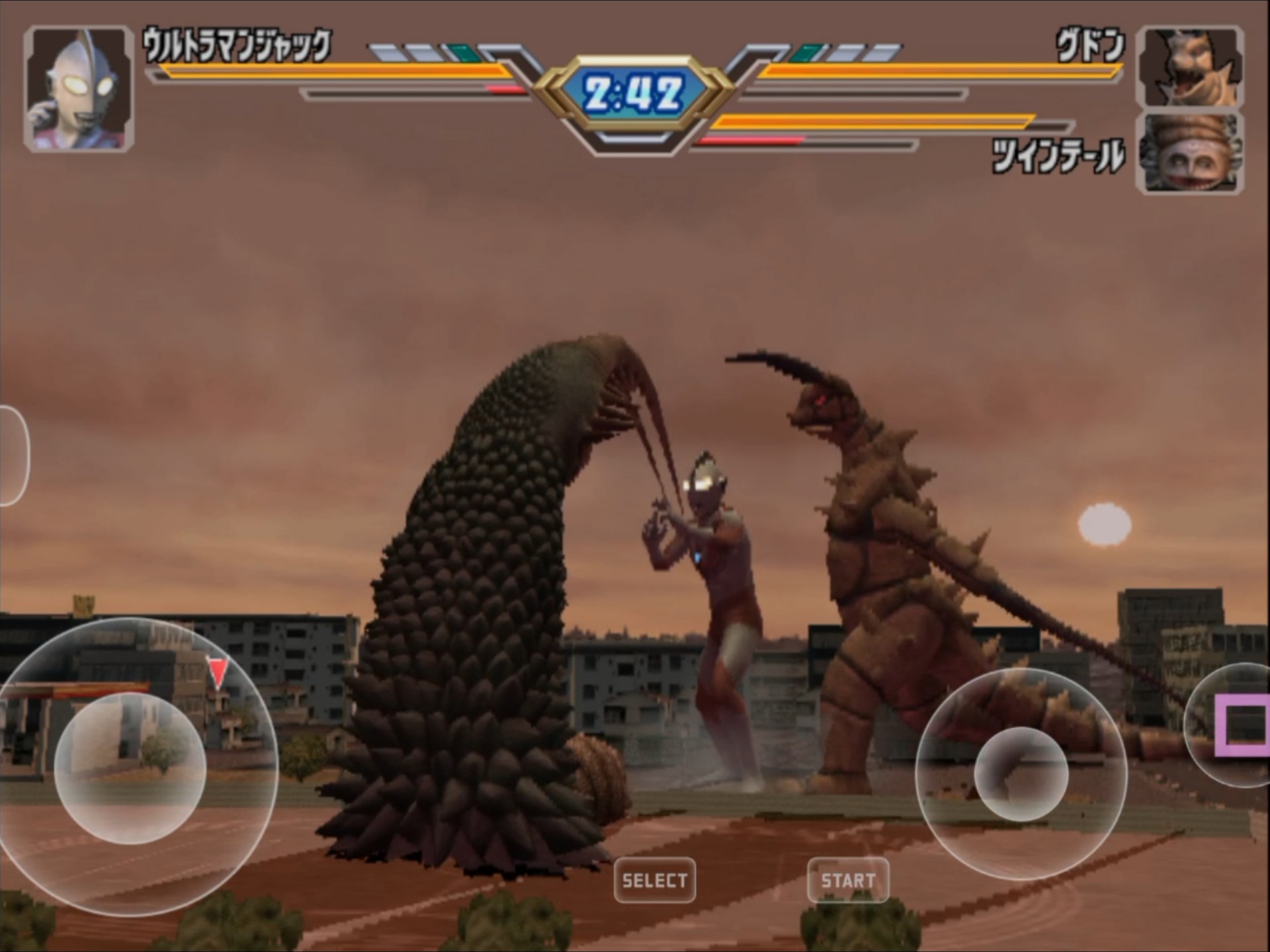Tap the emulator SELECT button
This screenshot has height=952, width=1270.
[654, 880]
